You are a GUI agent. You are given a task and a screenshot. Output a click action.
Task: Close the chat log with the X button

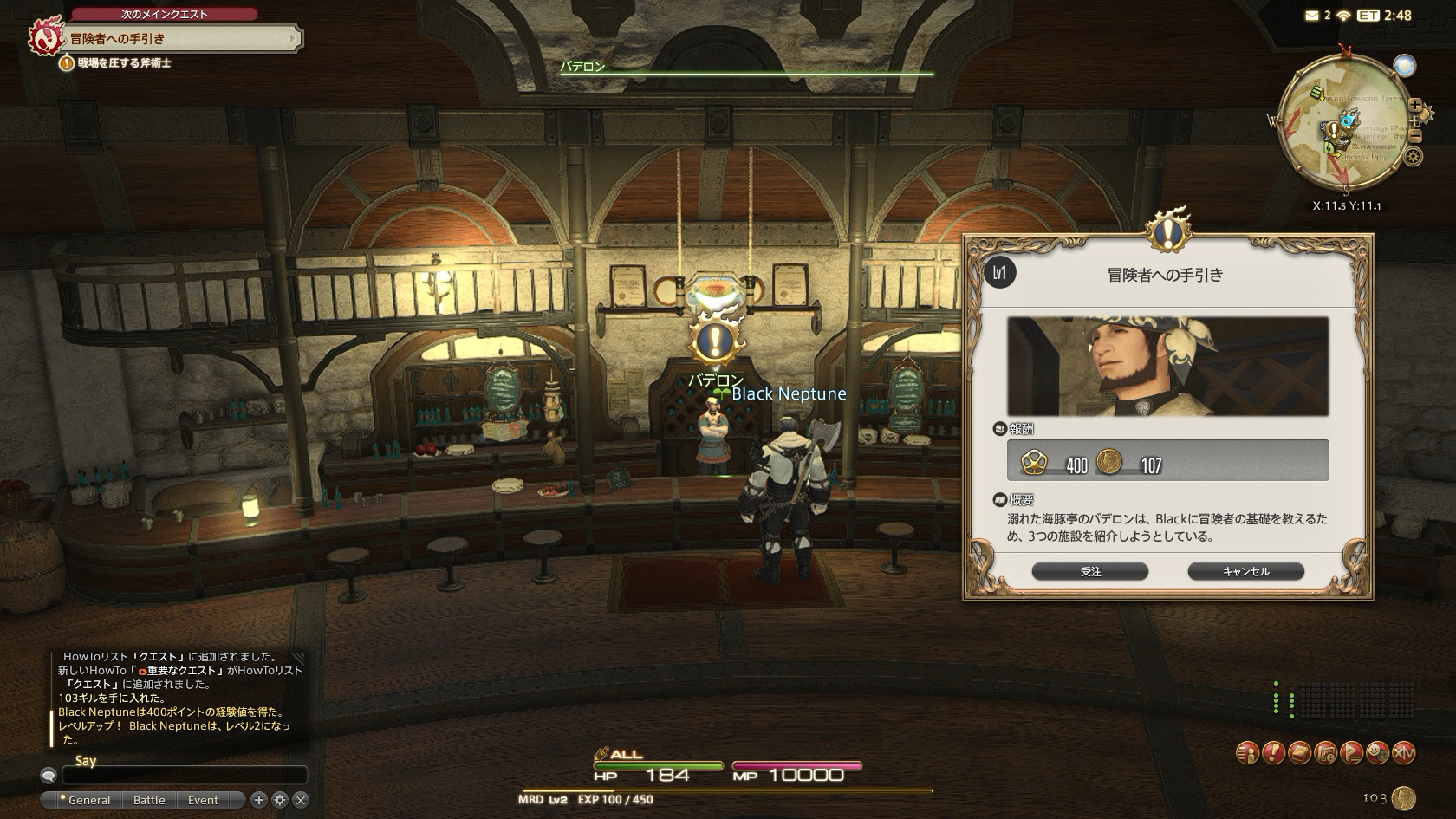(300, 800)
